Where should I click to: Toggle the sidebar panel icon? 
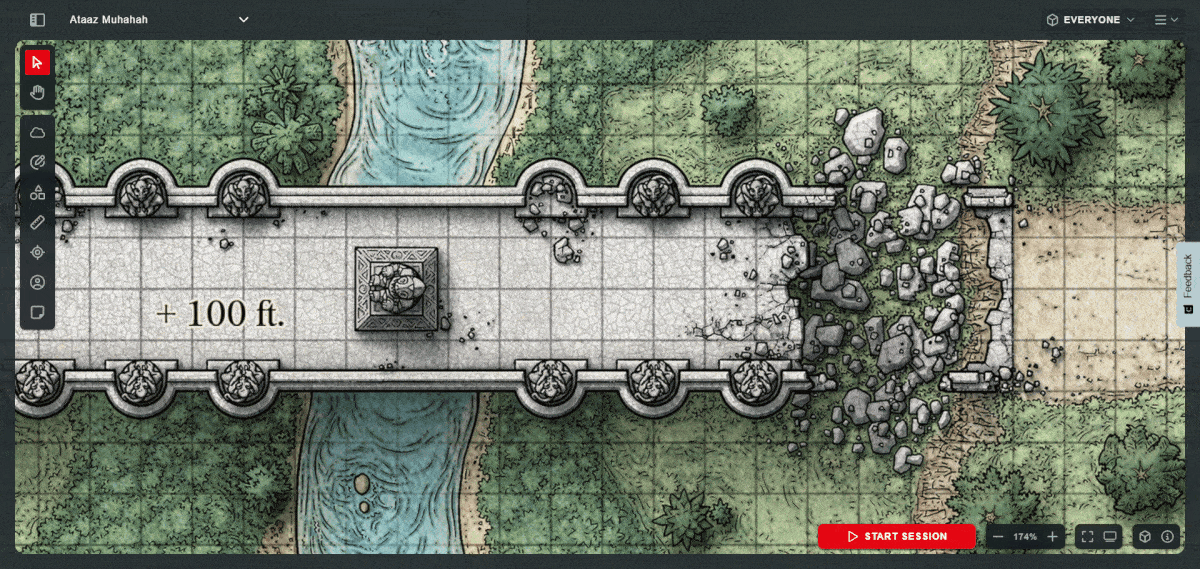37,19
